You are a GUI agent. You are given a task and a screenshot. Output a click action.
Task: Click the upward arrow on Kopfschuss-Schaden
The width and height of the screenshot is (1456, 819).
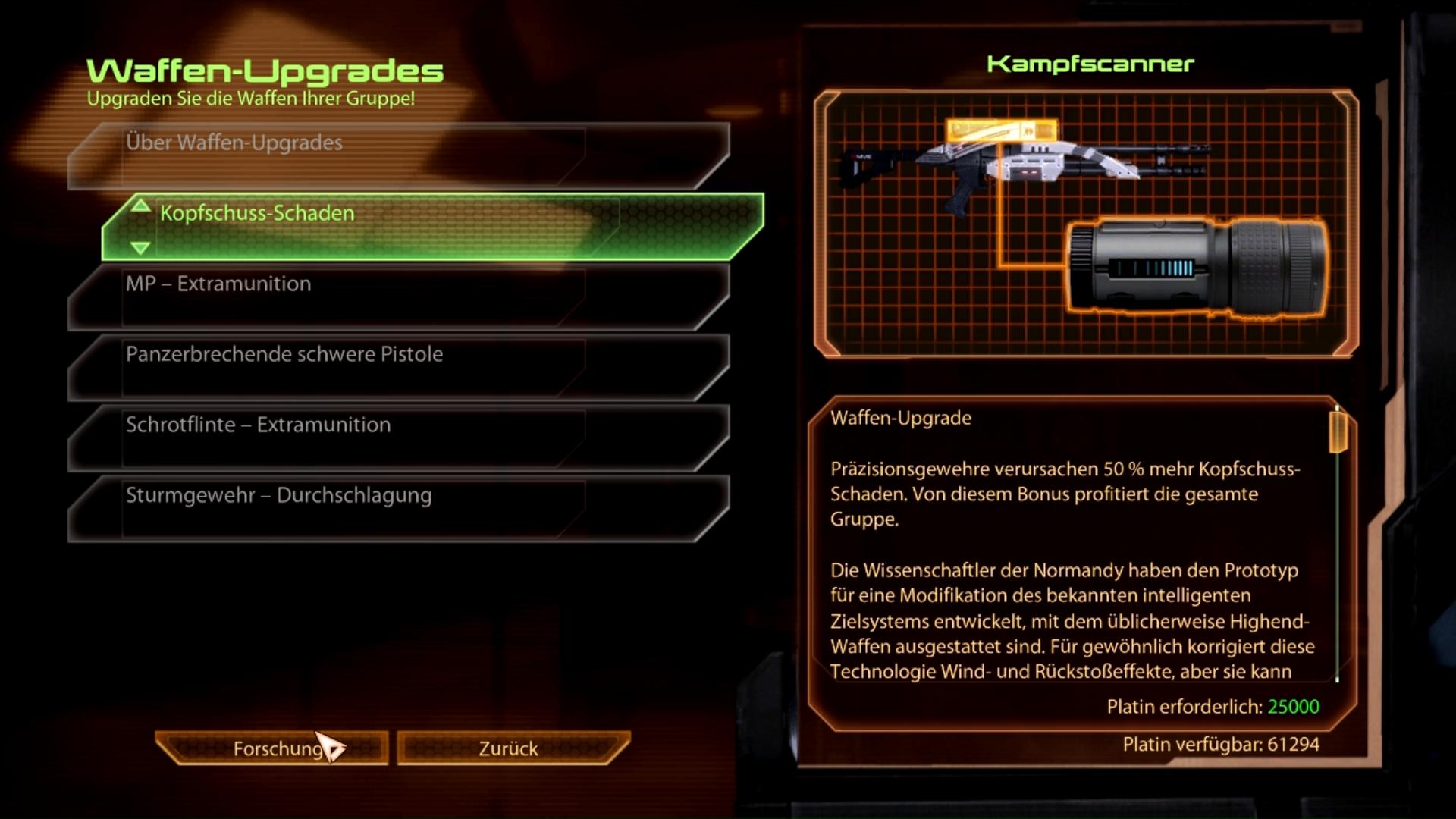pos(140,206)
